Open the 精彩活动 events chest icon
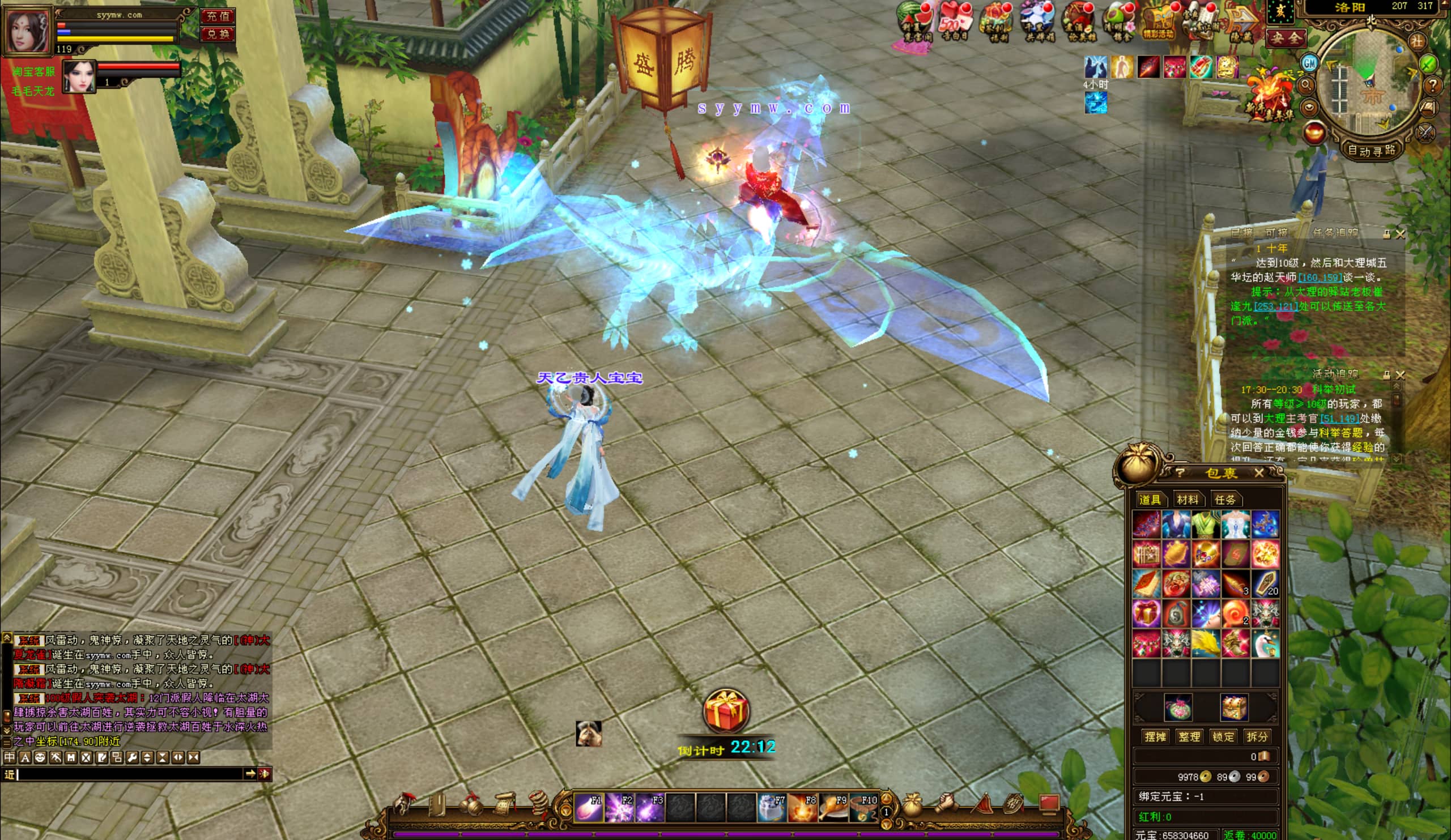The width and height of the screenshot is (1451, 840). pos(1159,23)
